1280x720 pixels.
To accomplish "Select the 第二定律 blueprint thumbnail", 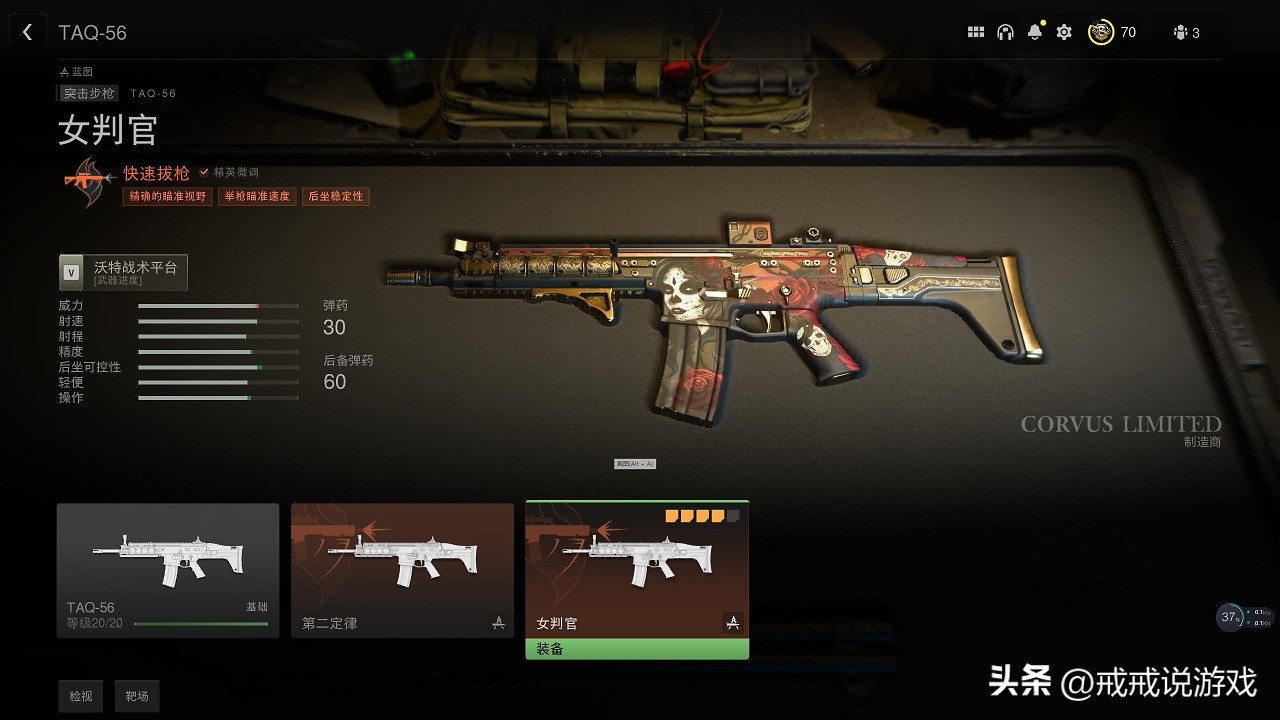I will (402, 570).
